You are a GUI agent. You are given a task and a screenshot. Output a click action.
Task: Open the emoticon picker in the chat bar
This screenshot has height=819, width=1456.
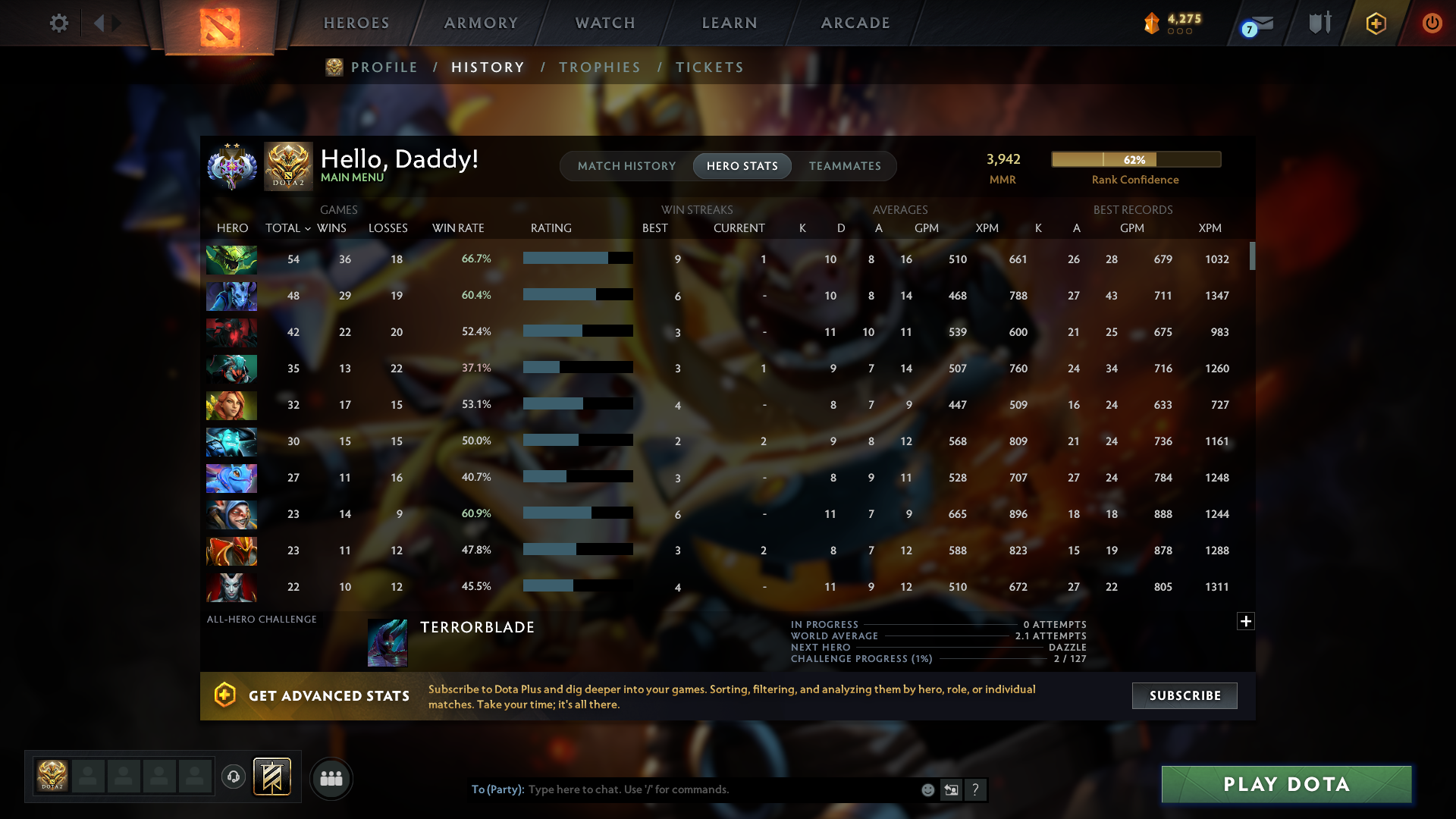tap(927, 789)
